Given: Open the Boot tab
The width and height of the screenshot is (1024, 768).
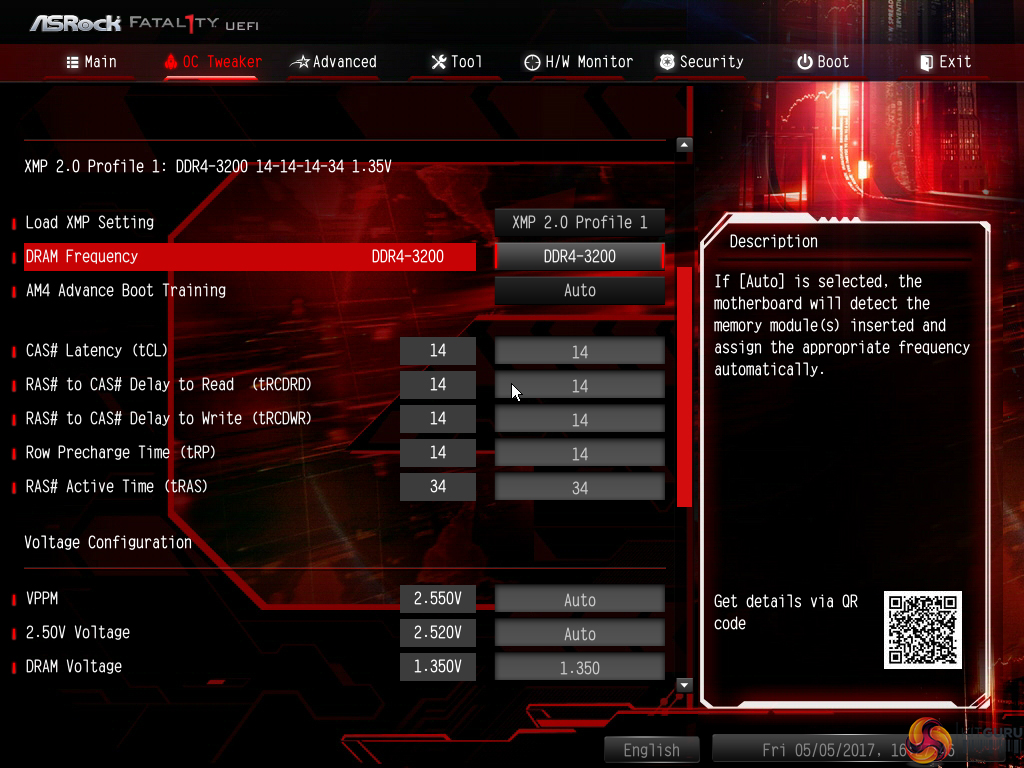Looking at the screenshot, I should (x=823, y=62).
